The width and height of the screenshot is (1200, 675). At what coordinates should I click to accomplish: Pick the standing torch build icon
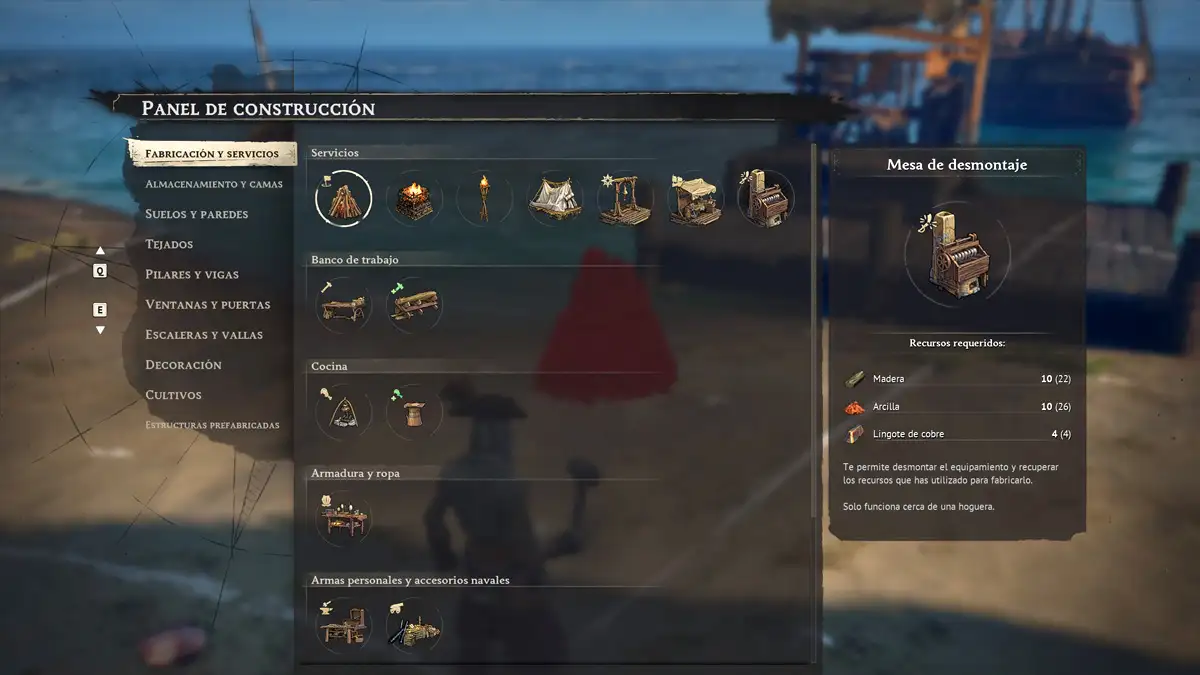(x=485, y=198)
